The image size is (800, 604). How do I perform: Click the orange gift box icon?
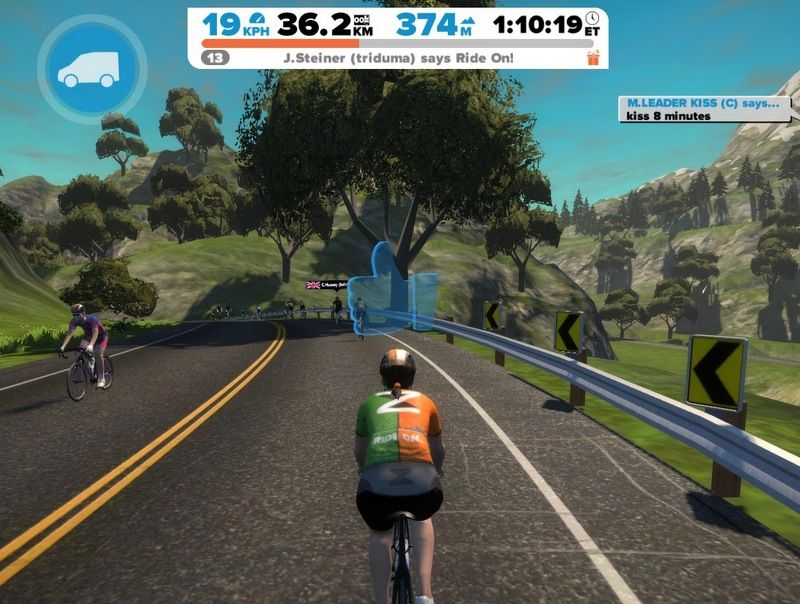pyautogui.click(x=593, y=58)
